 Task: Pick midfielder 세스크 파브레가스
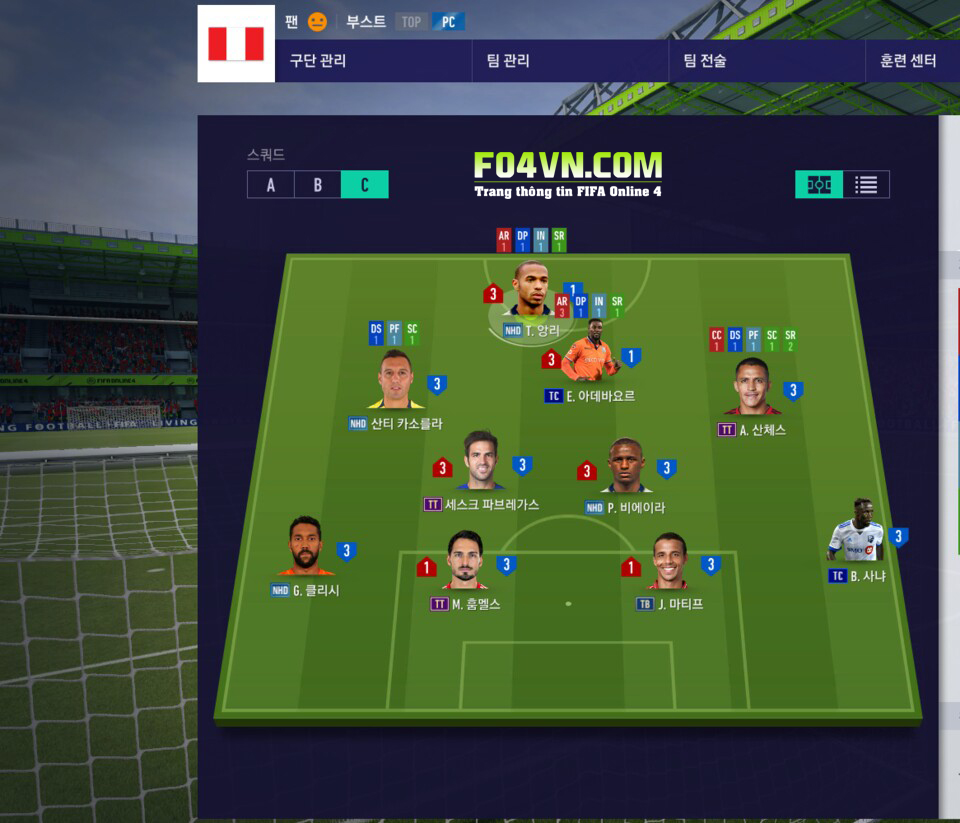(482, 463)
